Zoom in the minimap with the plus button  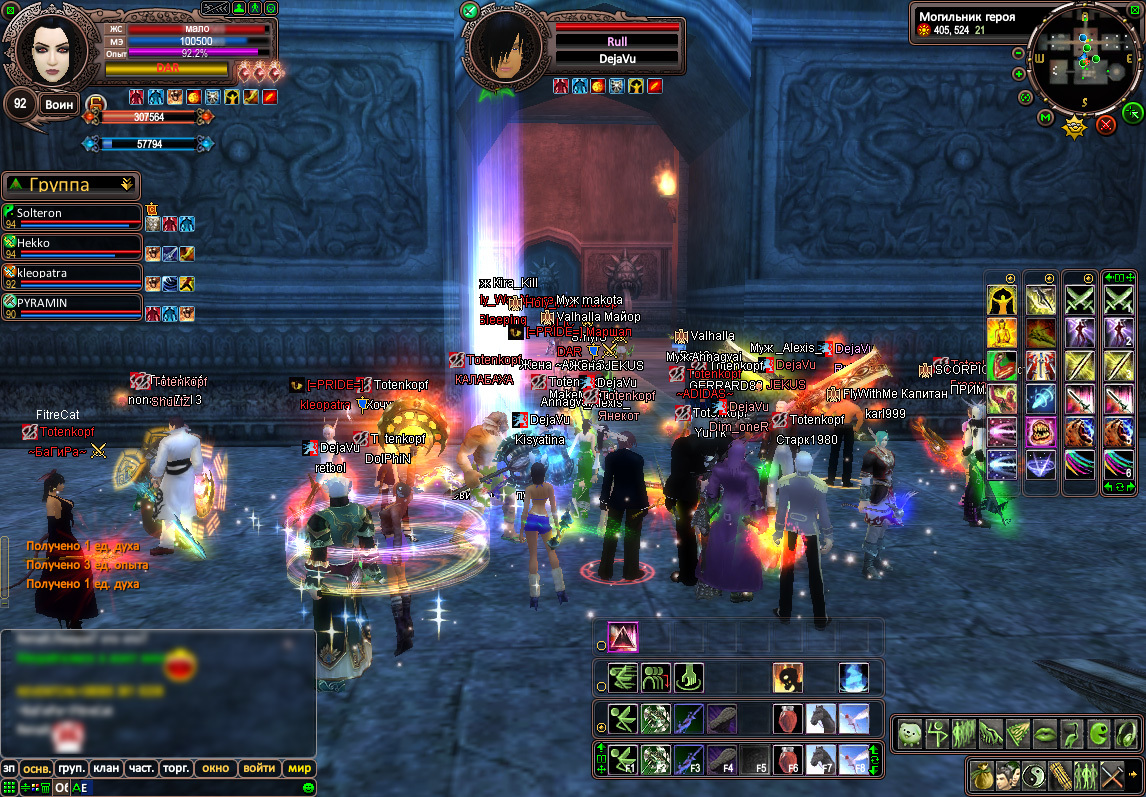(1019, 74)
